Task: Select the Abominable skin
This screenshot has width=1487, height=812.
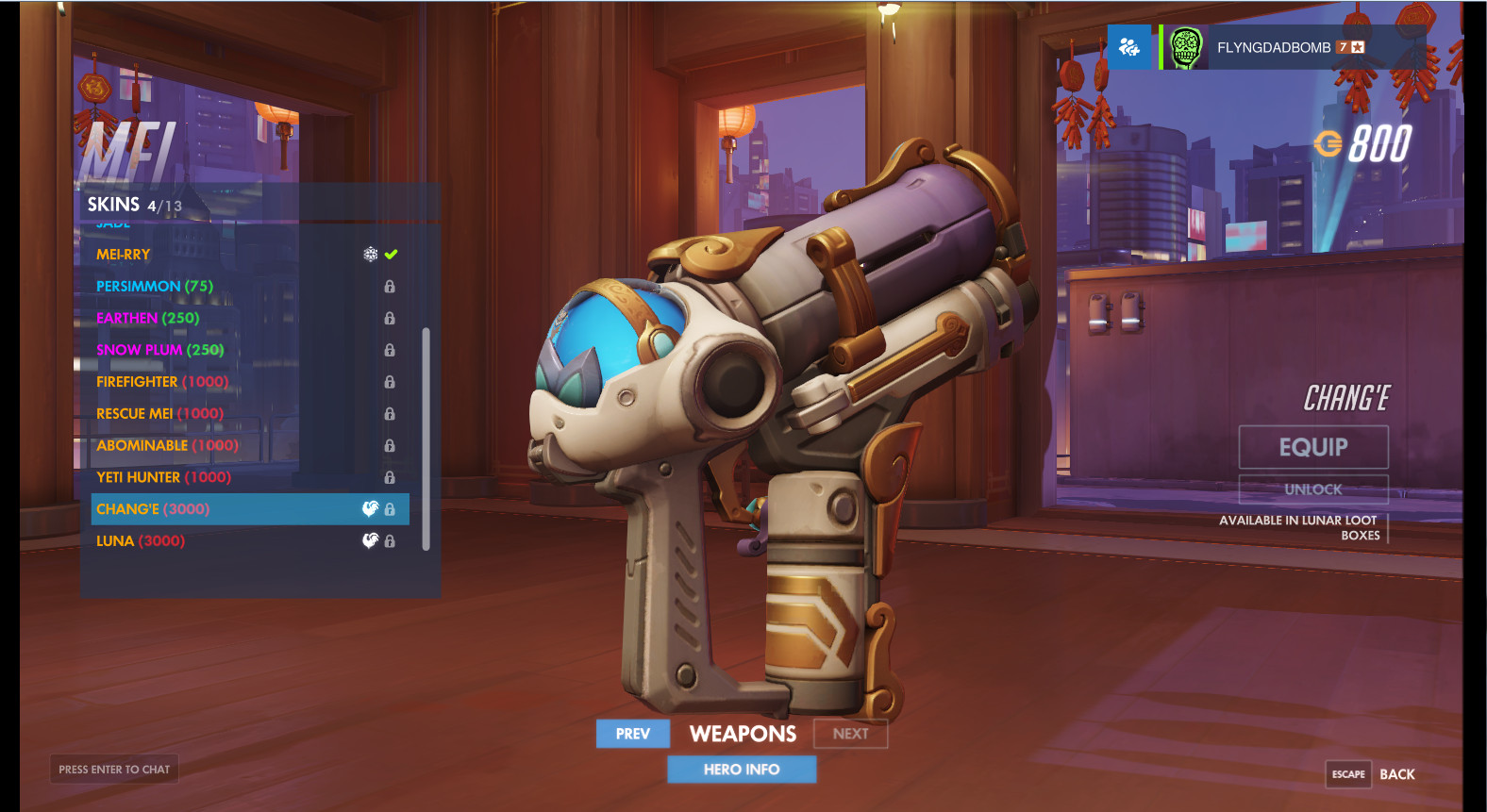Action: pos(167,445)
